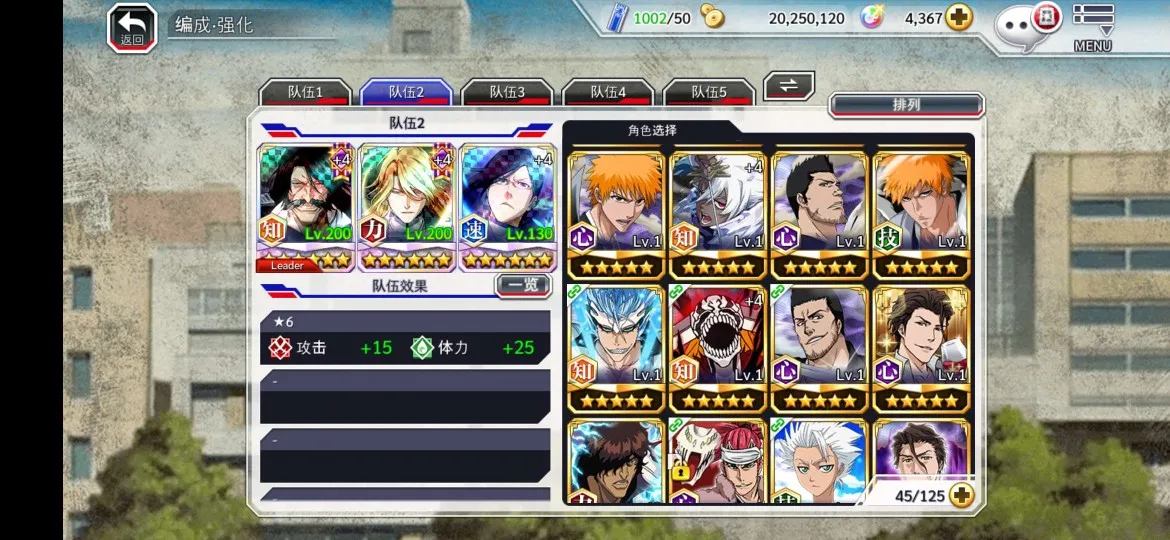Add more spirit orbs with the plus button
The height and width of the screenshot is (540, 1170).
pos(959,18)
